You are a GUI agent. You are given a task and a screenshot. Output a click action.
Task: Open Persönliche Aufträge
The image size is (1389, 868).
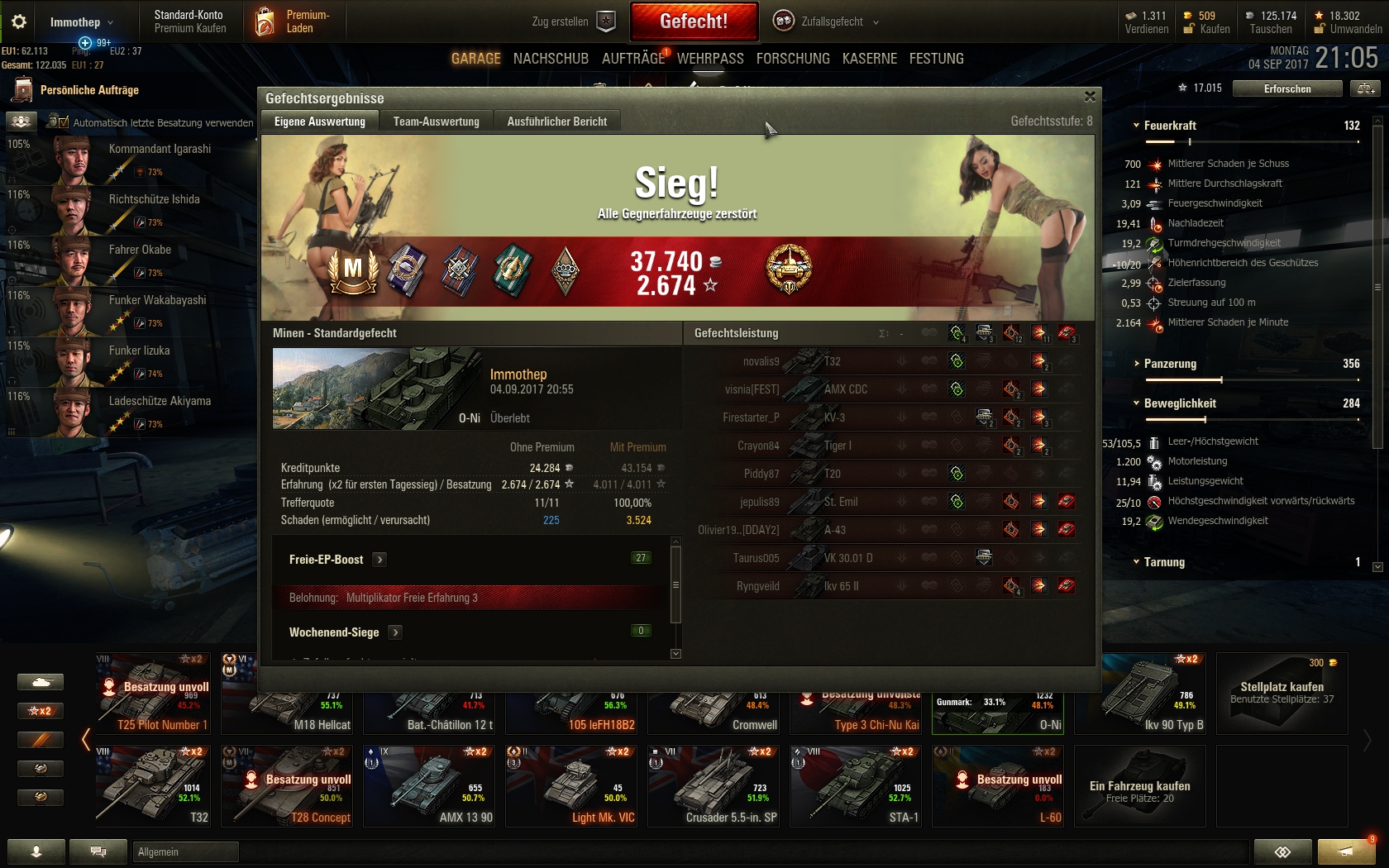(x=89, y=90)
